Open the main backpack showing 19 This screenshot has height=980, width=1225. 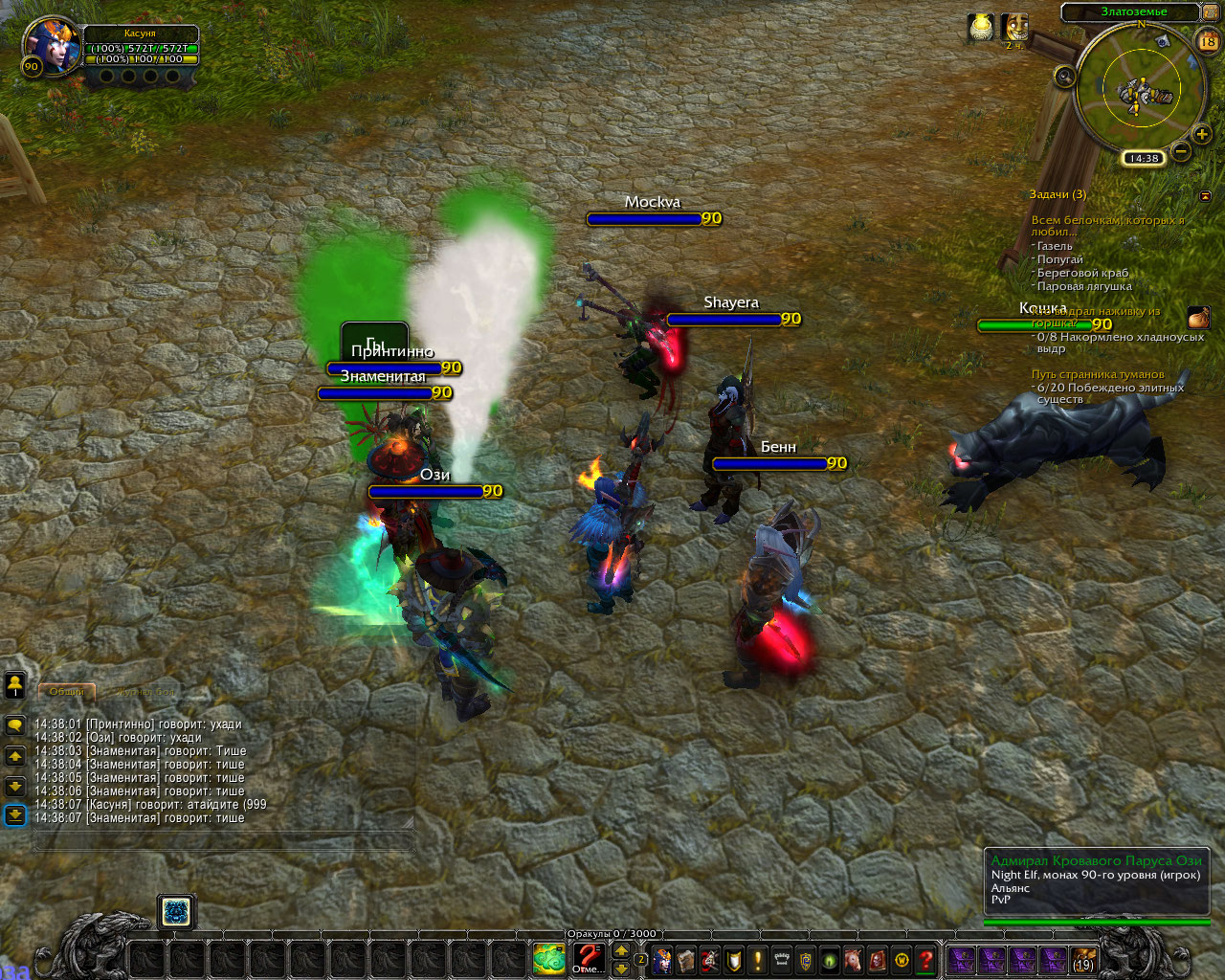coord(1082,959)
